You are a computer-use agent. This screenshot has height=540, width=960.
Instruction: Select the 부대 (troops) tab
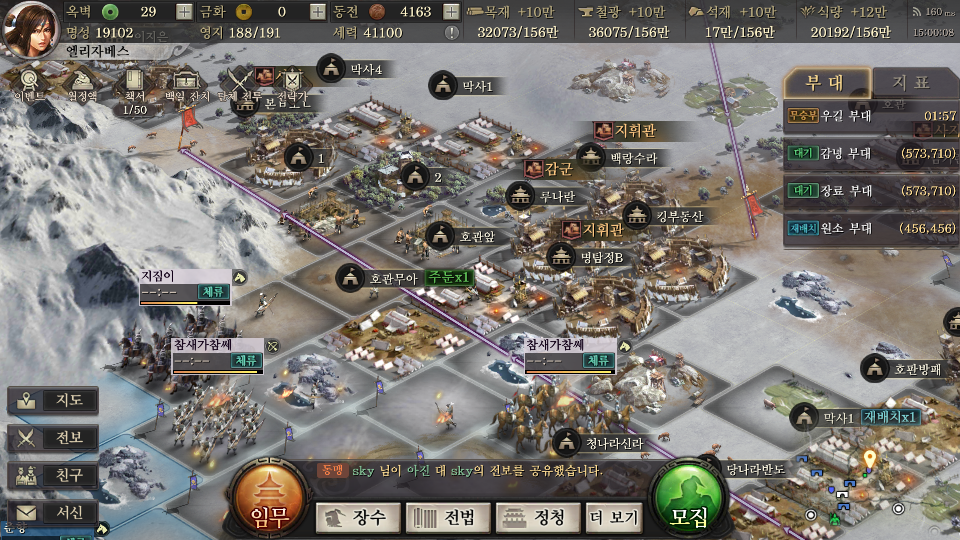pyautogui.click(x=825, y=82)
